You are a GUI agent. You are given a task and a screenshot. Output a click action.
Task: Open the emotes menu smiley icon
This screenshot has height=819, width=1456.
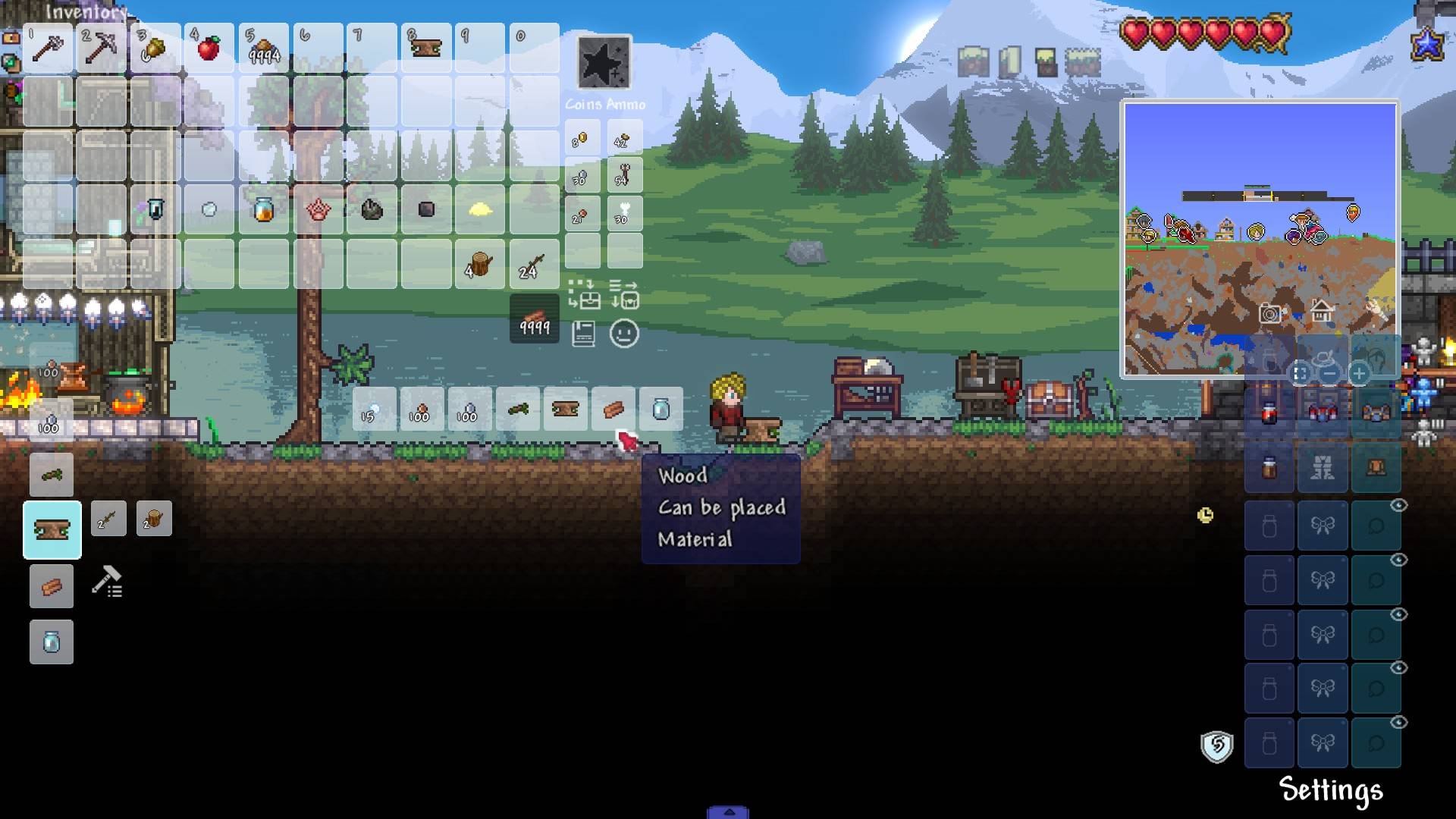[x=623, y=332]
